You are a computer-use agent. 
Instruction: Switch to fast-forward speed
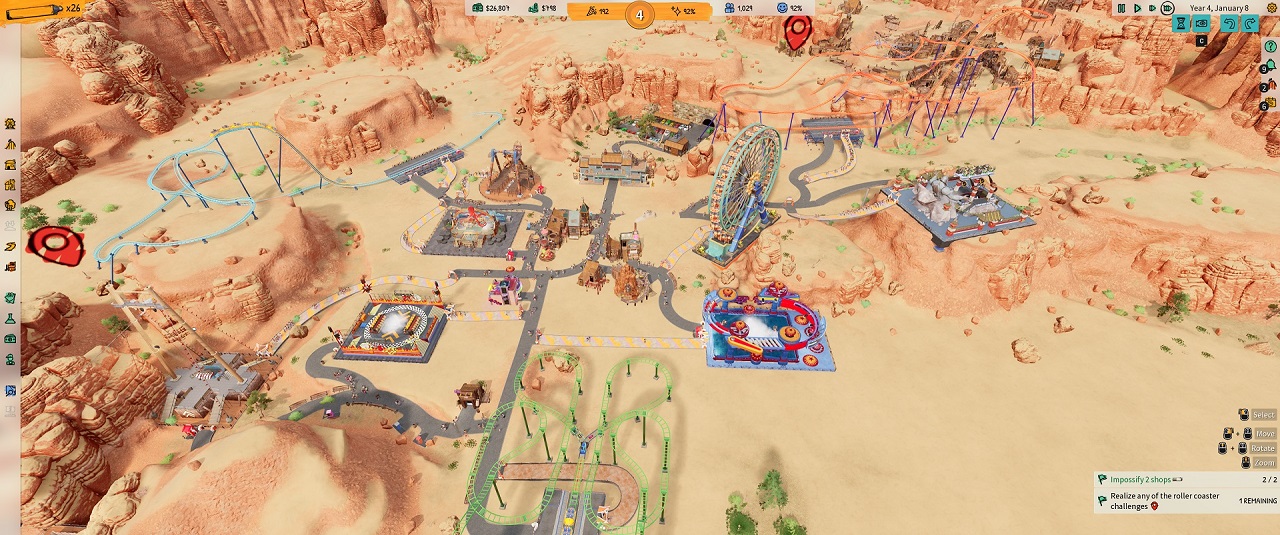click(x=1151, y=8)
